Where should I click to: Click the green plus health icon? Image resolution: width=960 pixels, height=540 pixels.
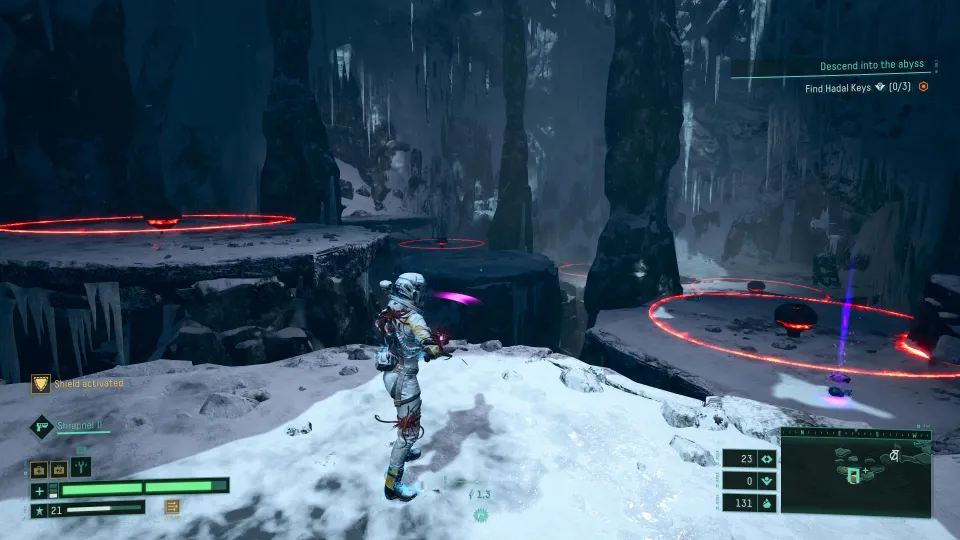[x=38, y=490]
